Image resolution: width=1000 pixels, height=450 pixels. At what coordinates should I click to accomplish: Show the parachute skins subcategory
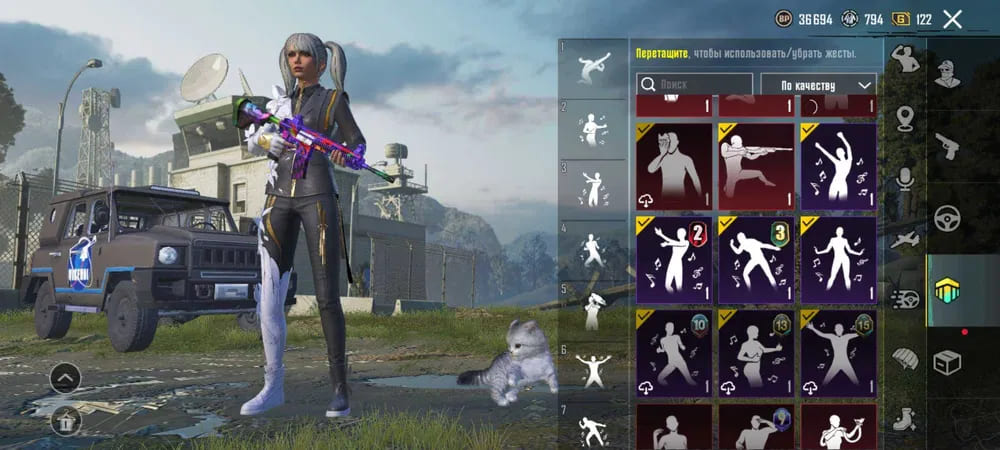(x=905, y=358)
